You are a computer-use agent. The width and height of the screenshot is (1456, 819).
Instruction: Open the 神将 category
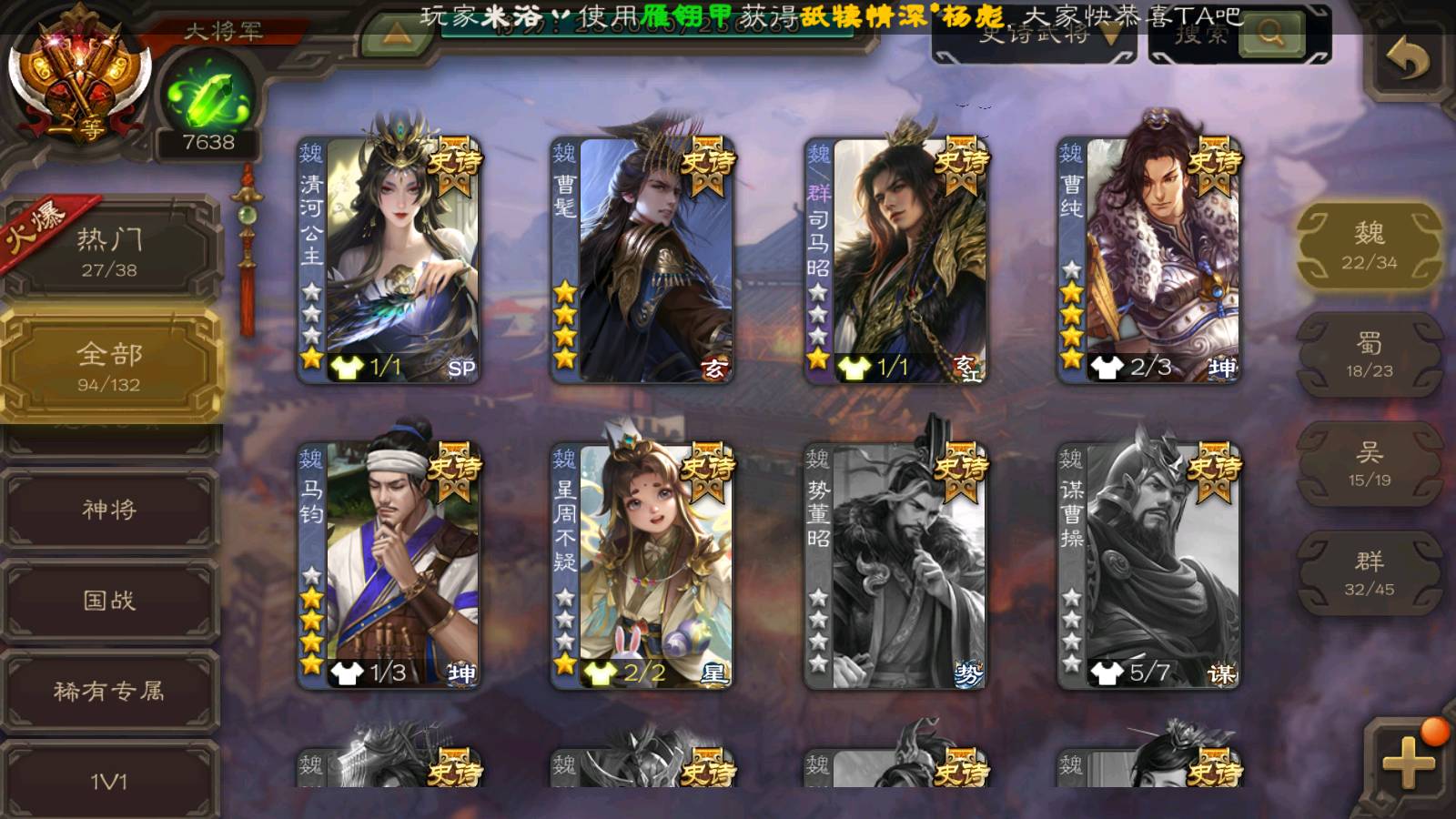click(x=109, y=510)
